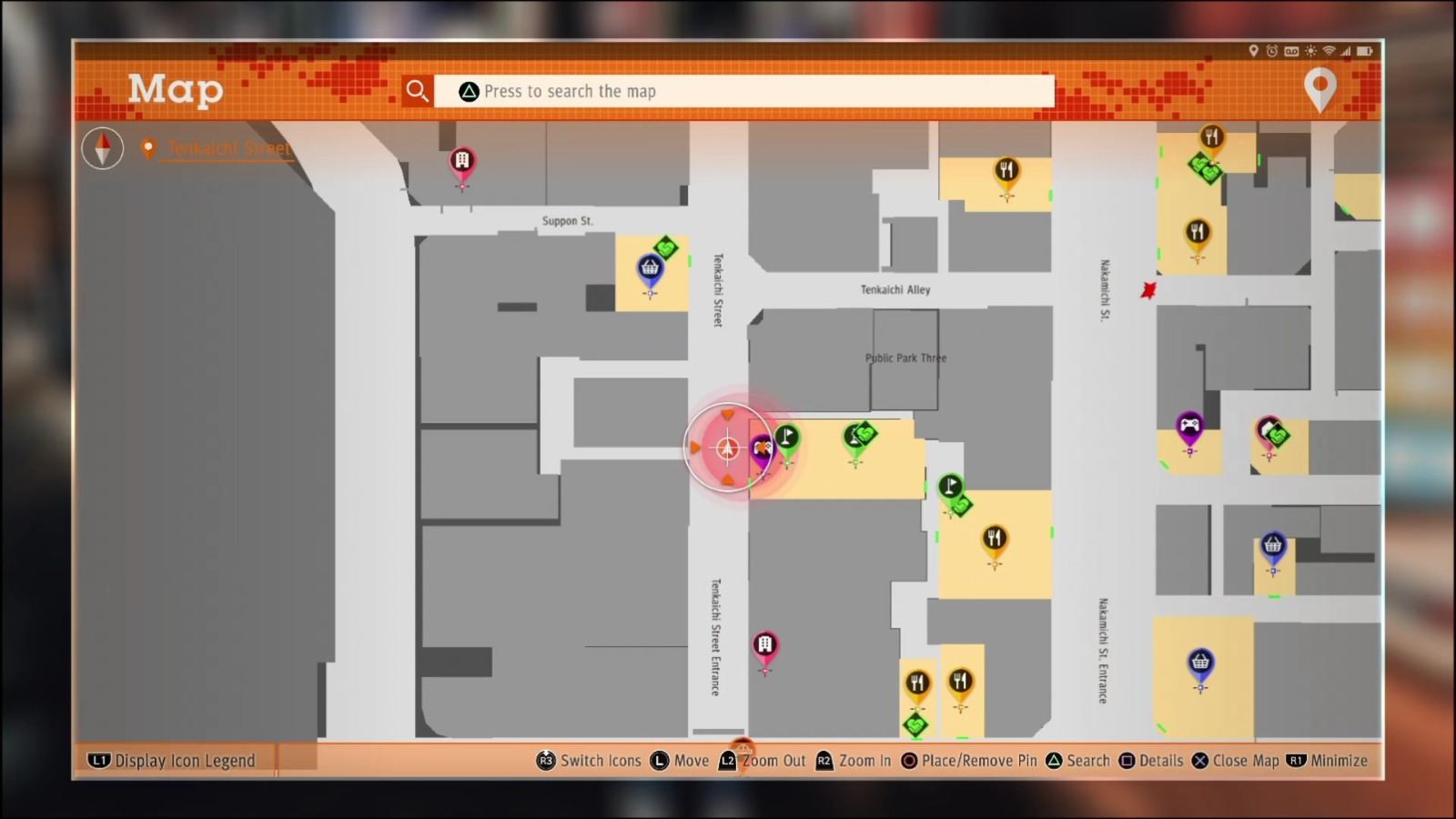Click the Press to search the map field
This screenshot has width=1456, height=819.
coord(746,90)
